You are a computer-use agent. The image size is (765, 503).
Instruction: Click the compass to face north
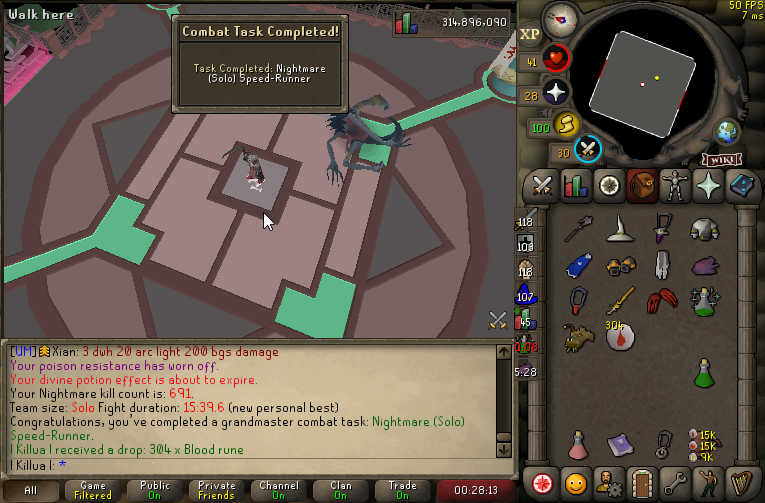(x=562, y=20)
